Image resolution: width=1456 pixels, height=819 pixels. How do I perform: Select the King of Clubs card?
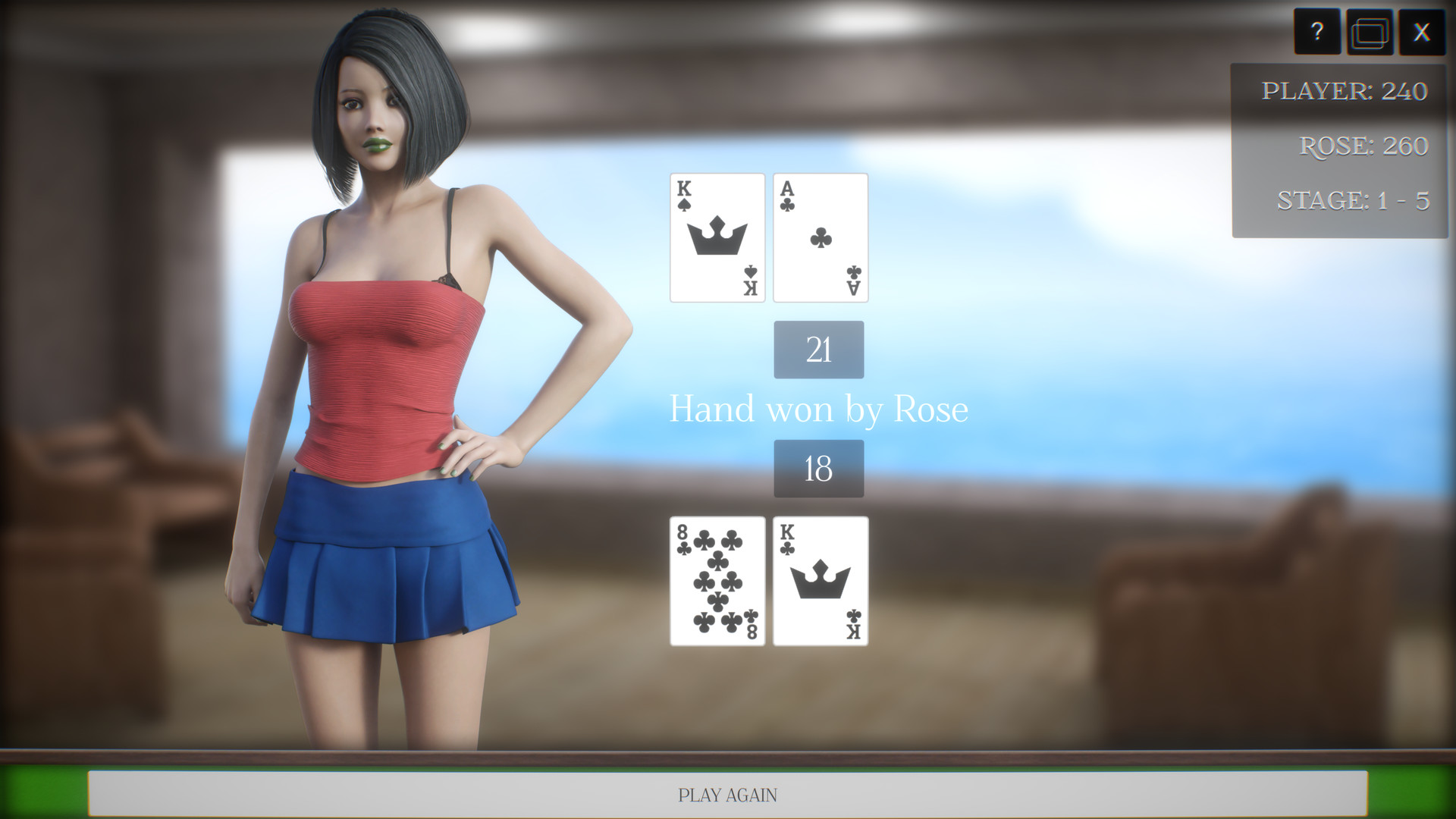click(x=820, y=582)
